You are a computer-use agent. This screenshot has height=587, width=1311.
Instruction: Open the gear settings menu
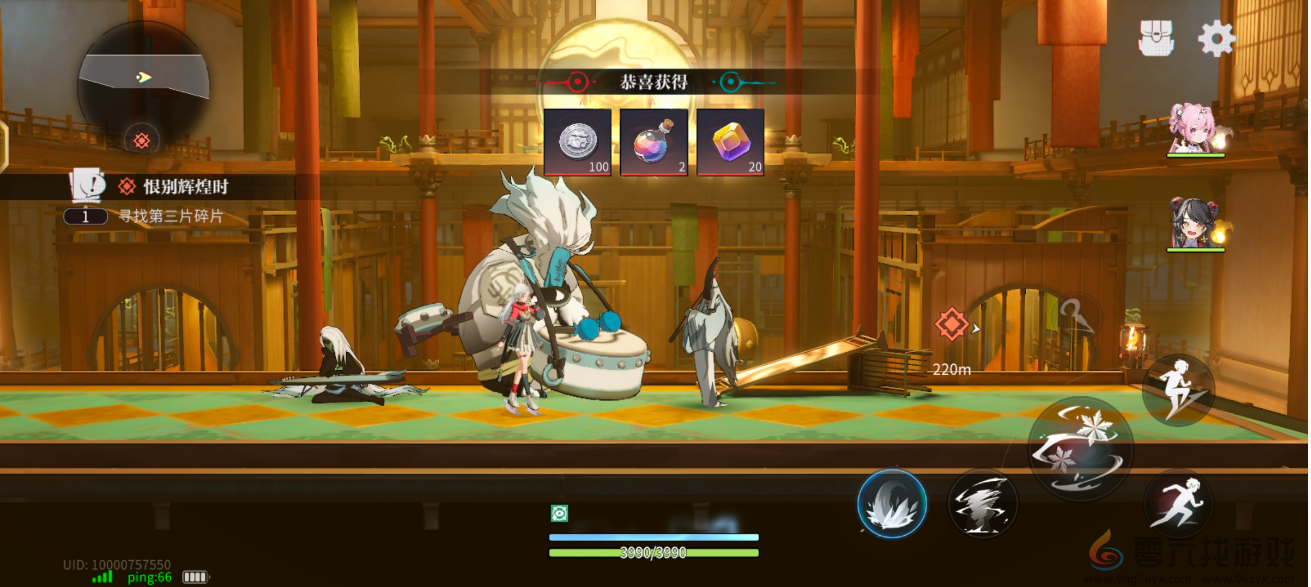(1216, 38)
